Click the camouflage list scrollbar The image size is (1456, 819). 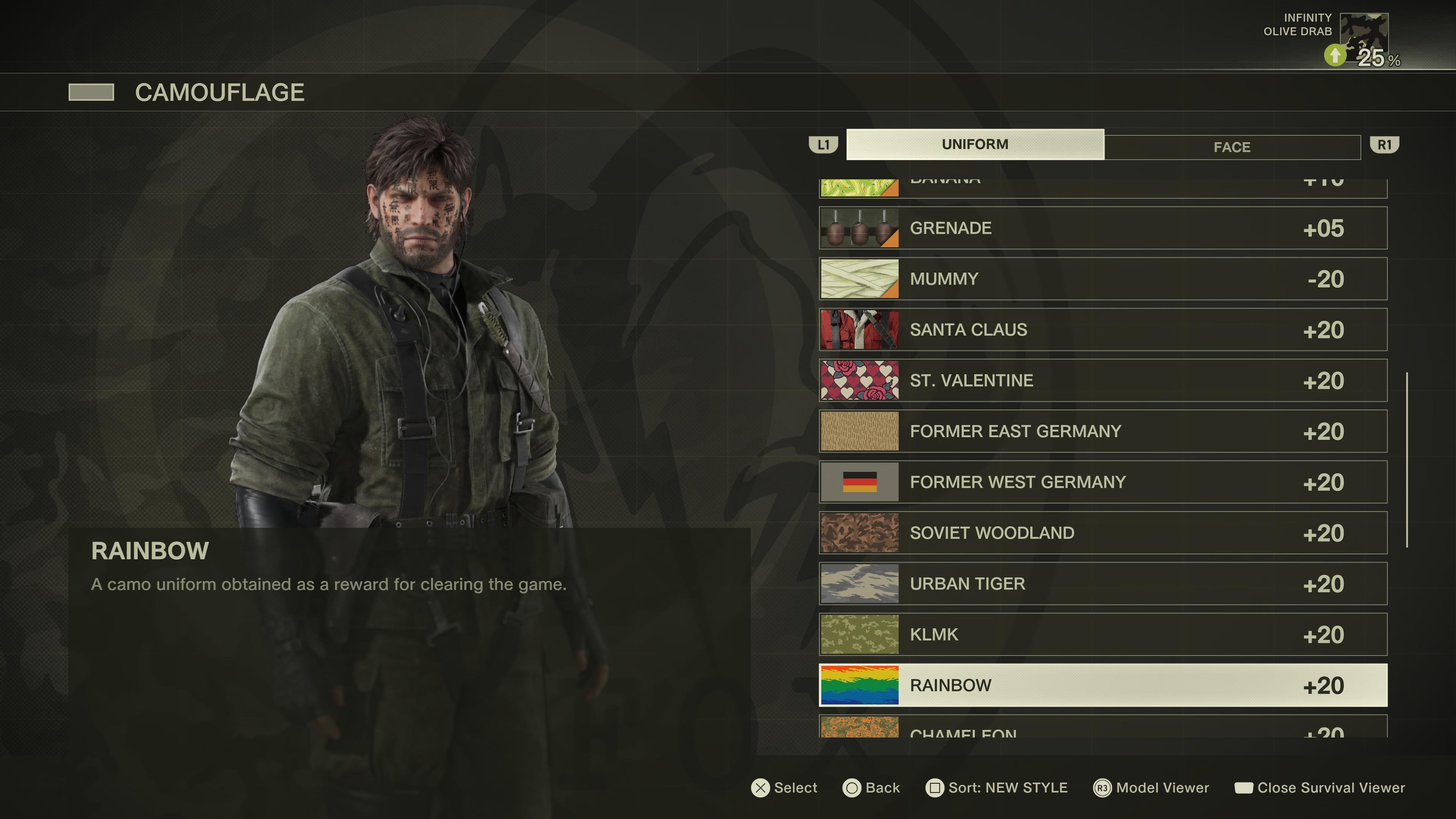pos(1407,460)
